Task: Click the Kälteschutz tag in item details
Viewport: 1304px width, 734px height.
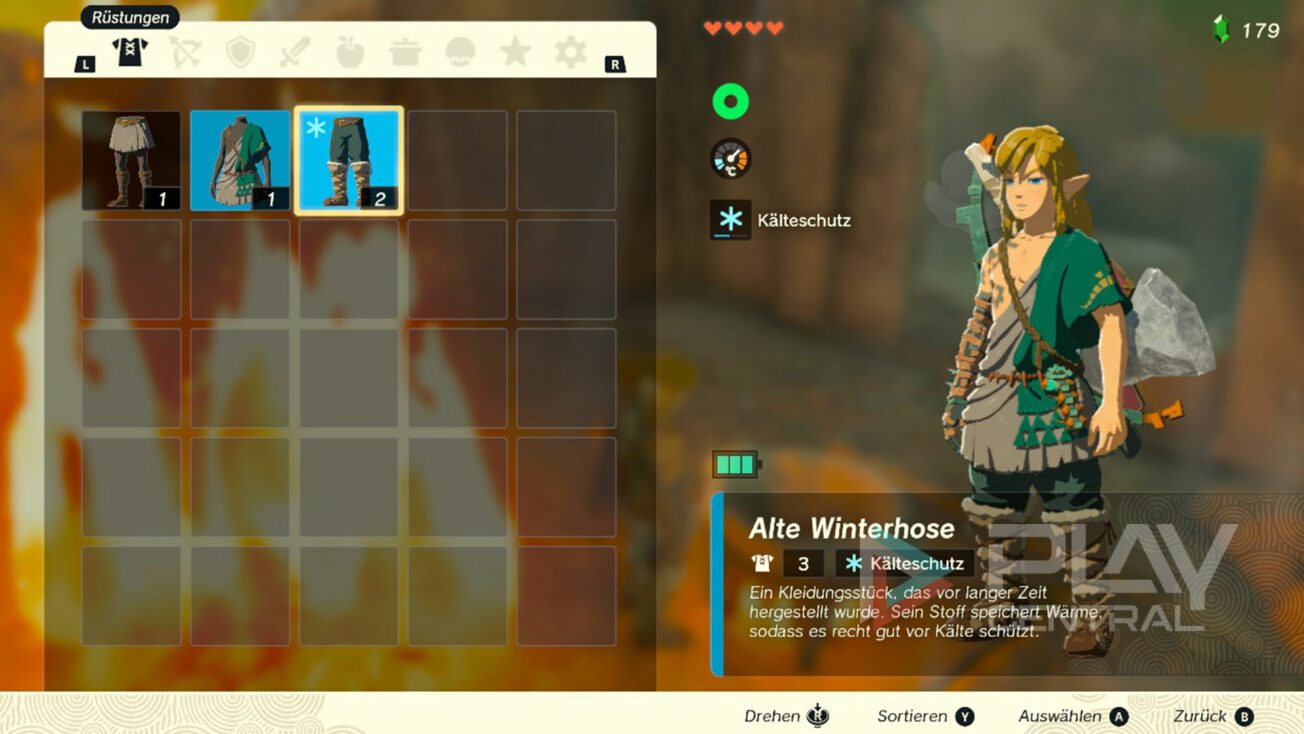Action: coord(903,563)
